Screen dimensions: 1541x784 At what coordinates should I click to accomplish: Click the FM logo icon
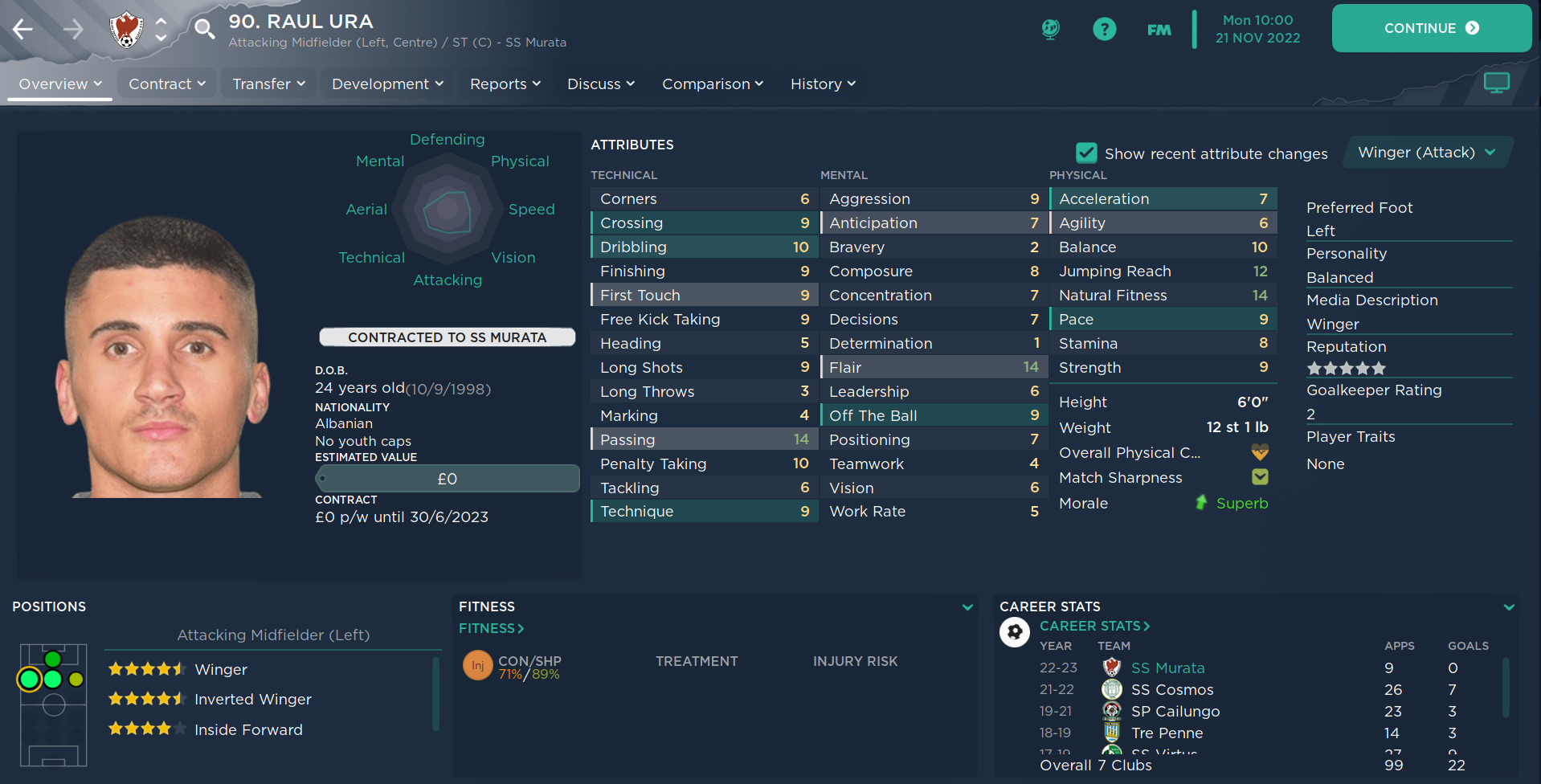(x=1158, y=28)
